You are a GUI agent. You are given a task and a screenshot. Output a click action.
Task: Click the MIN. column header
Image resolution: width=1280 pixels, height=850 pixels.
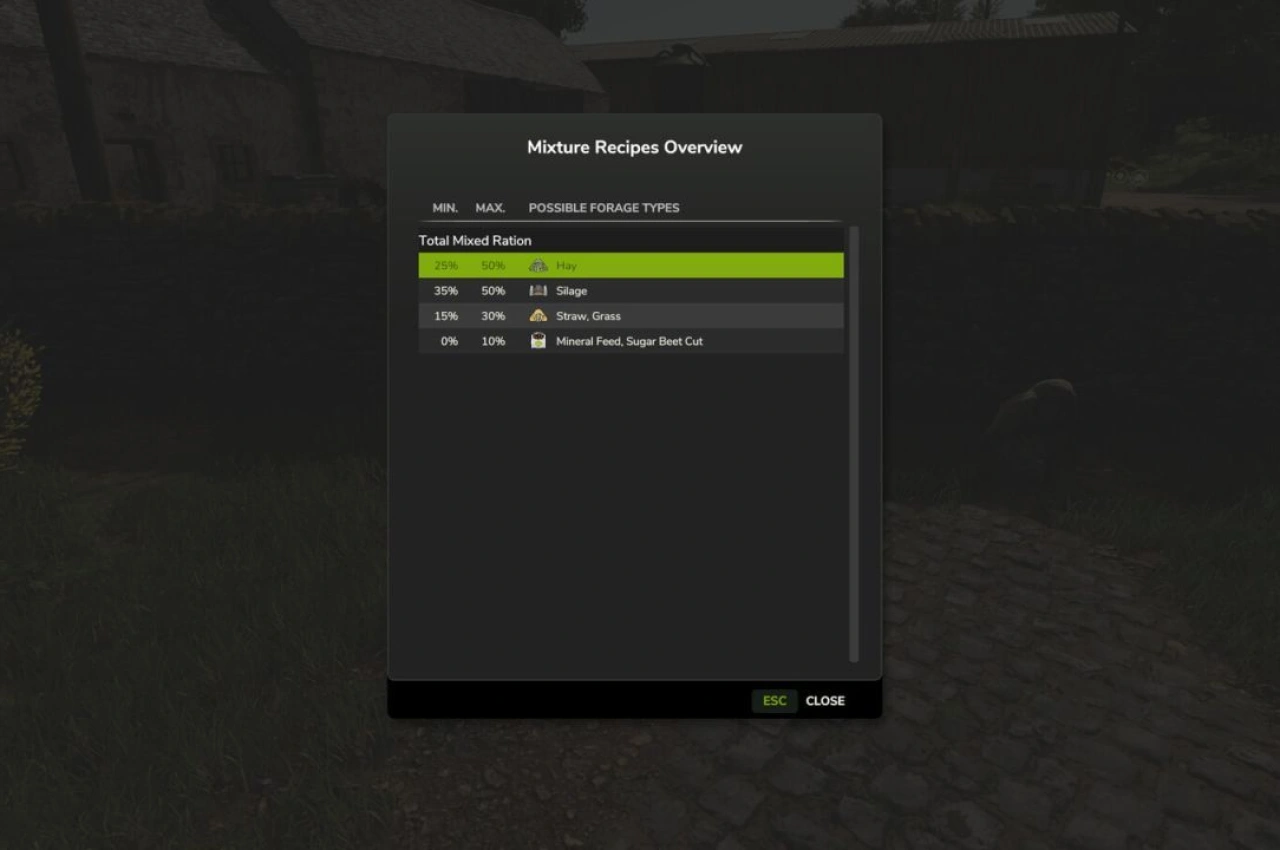[445, 208]
